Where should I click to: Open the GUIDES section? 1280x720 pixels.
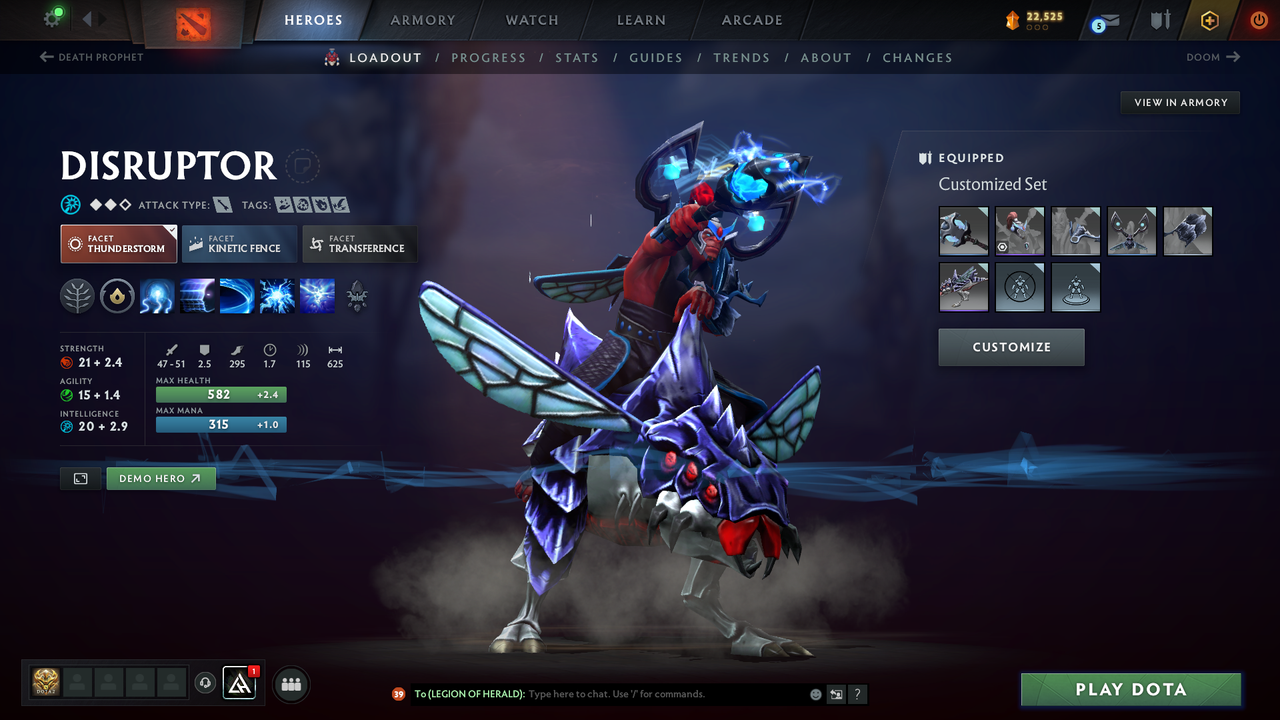pyautogui.click(x=656, y=57)
